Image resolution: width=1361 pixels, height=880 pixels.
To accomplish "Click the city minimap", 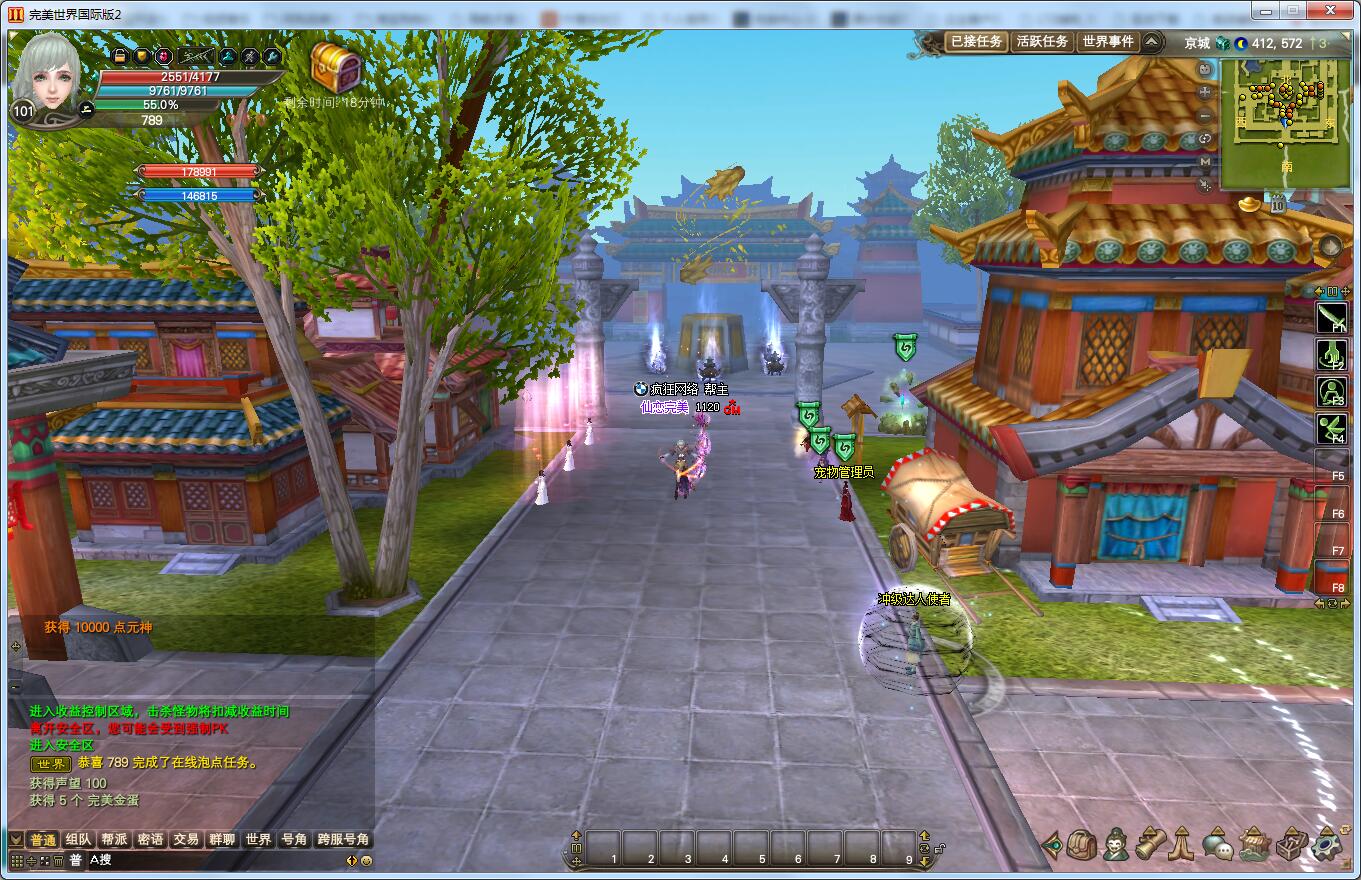I will pyautogui.click(x=1285, y=122).
